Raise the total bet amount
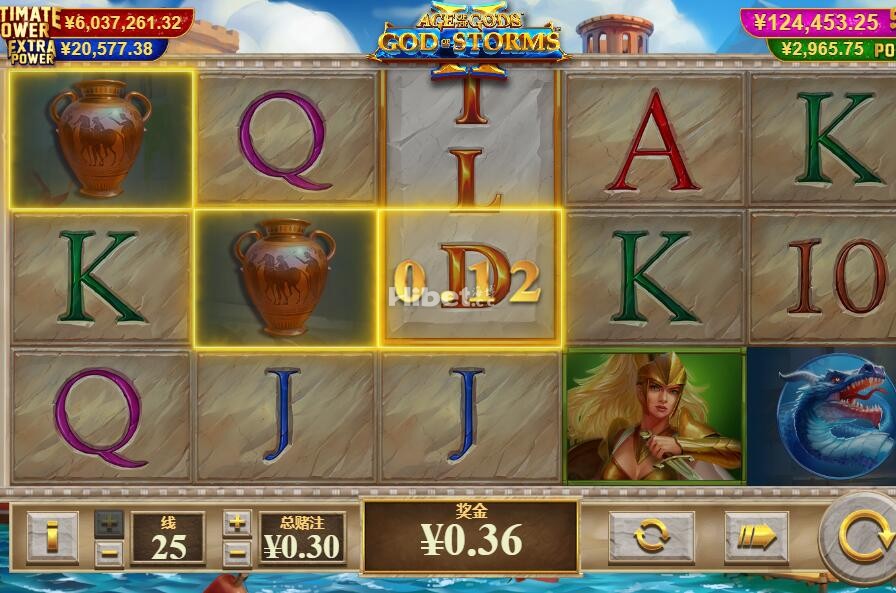The image size is (896, 593). click(x=237, y=522)
